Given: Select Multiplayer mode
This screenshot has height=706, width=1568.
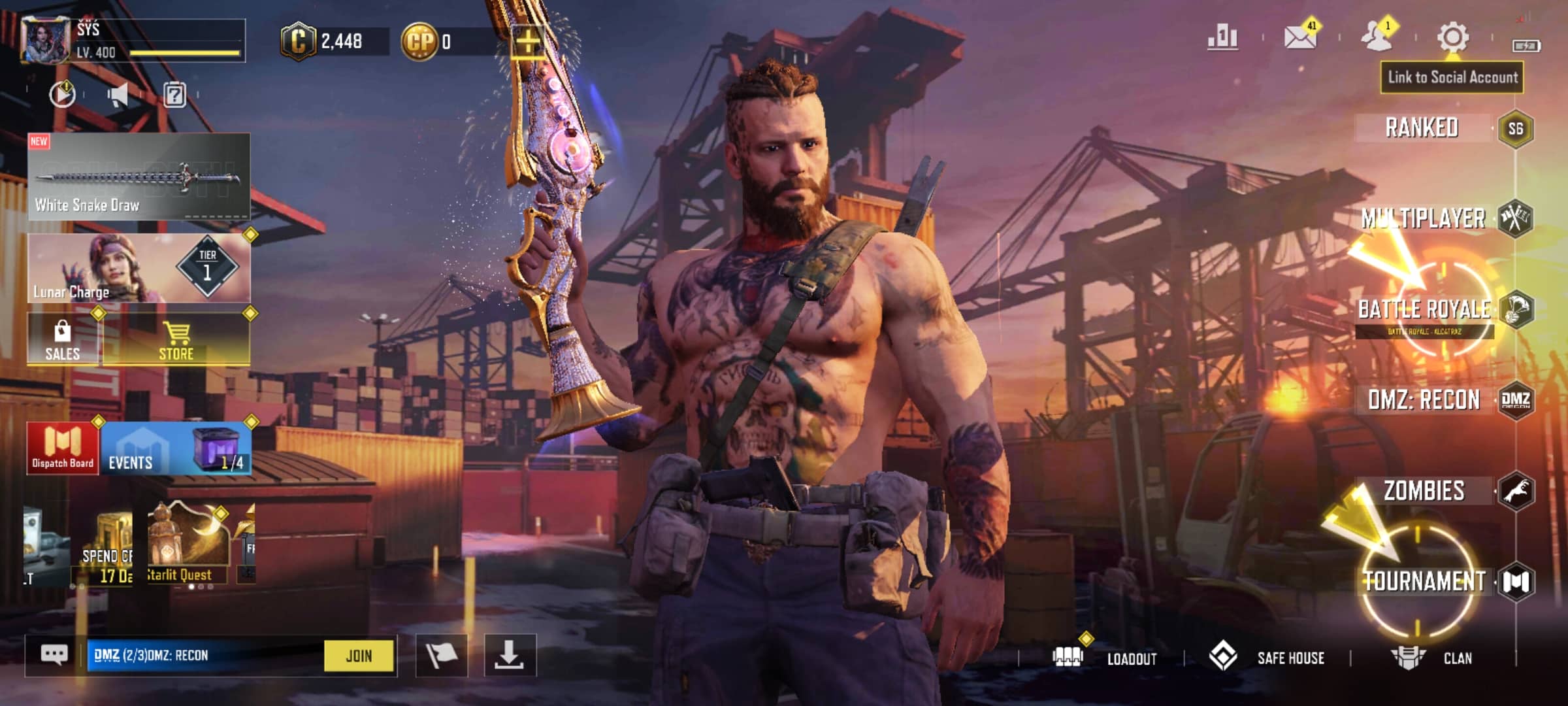Looking at the screenshot, I should (1423, 218).
